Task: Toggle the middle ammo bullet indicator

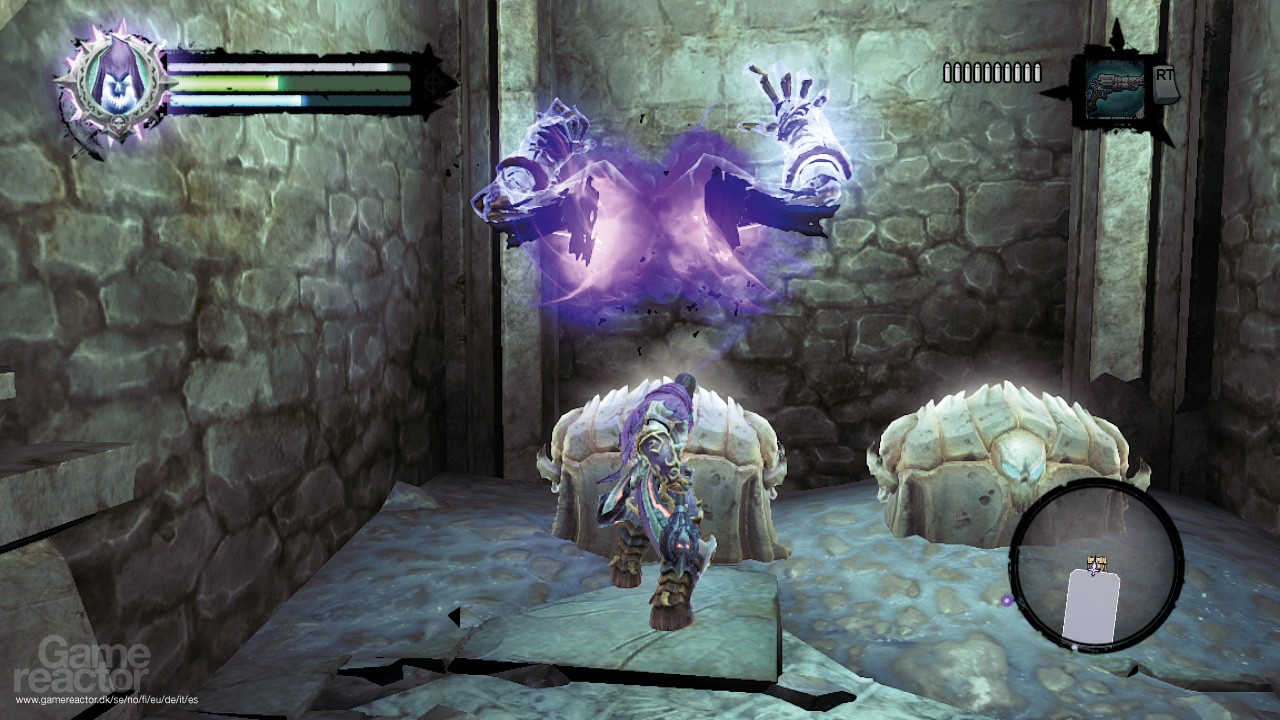Action: coord(992,72)
